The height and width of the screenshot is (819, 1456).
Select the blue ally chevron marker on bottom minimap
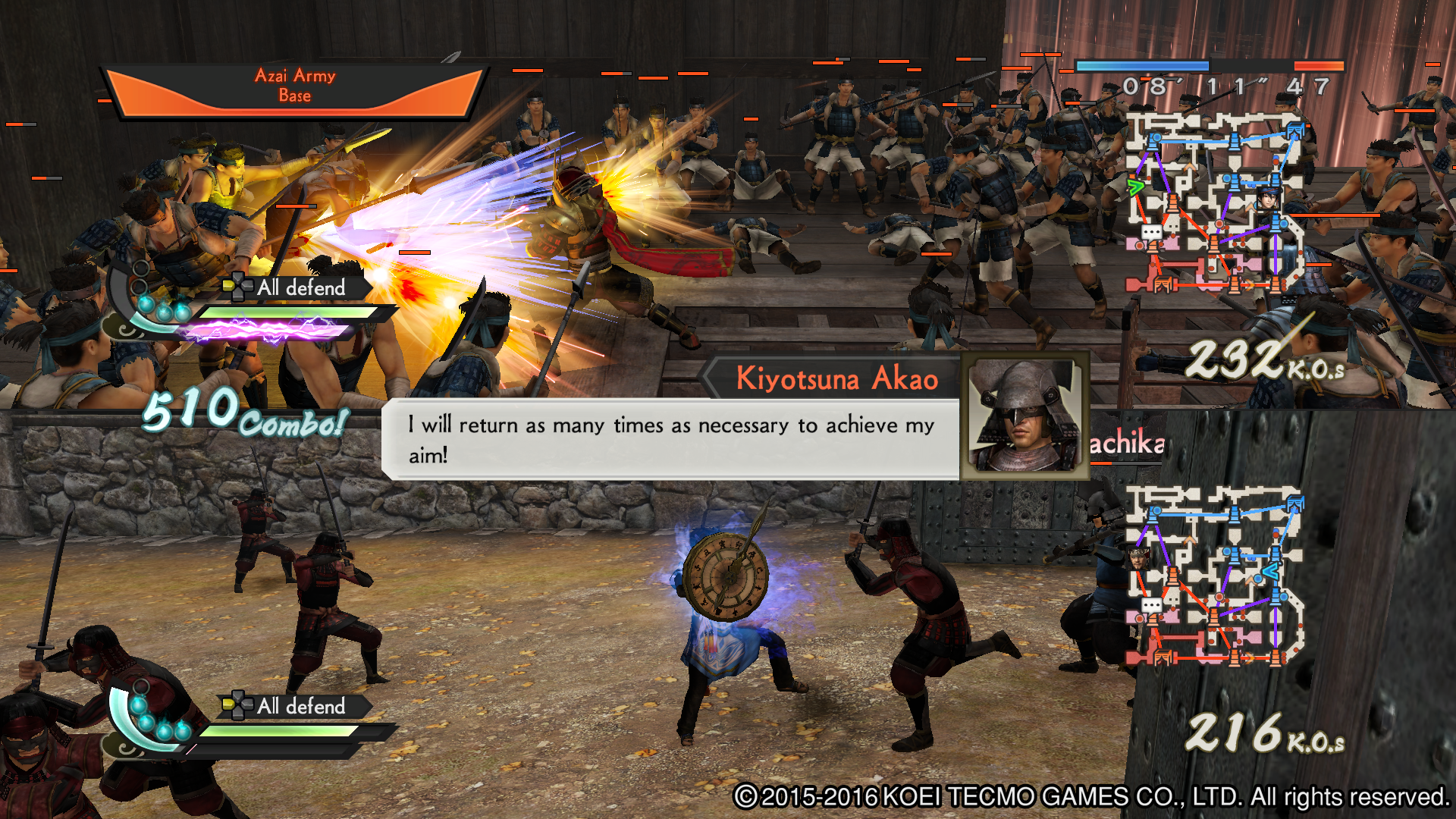click(x=1269, y=571)
